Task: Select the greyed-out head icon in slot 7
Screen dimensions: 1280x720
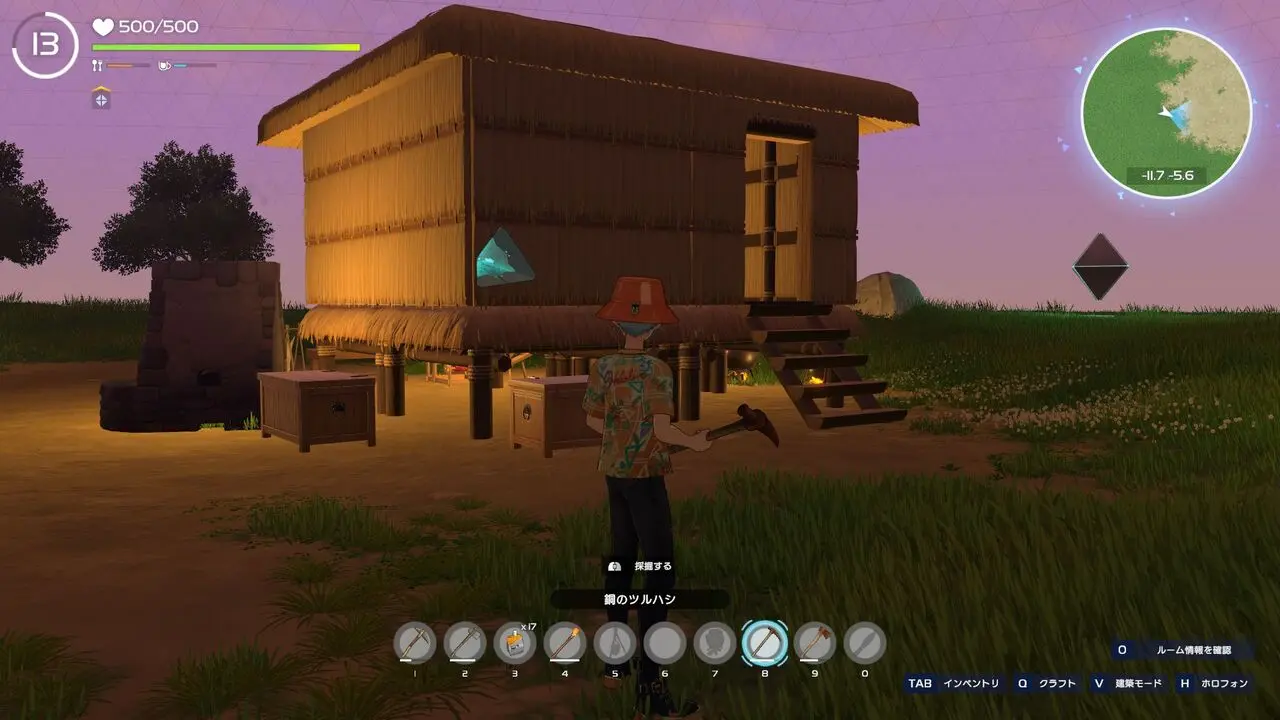Action: pos(714,643)
